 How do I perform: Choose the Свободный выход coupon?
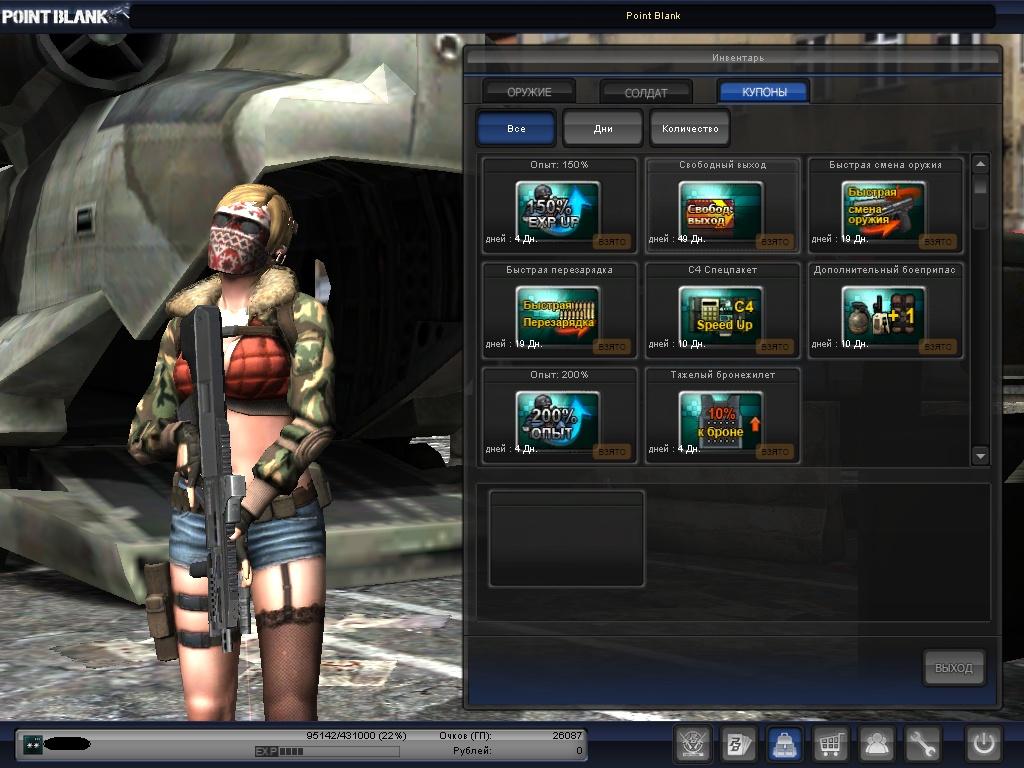[x=721, y=208]
